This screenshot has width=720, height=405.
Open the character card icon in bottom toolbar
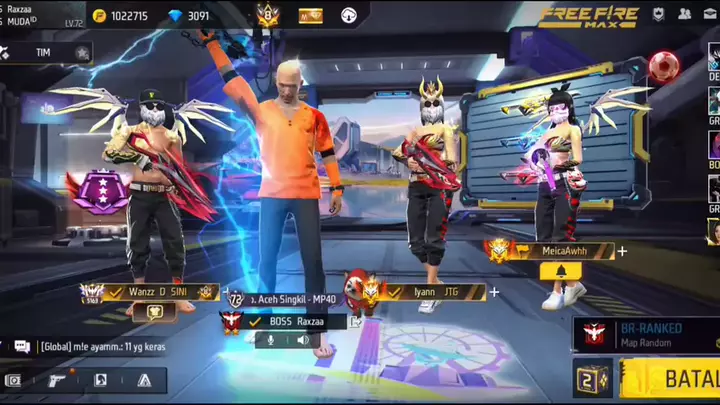(100, 380)
